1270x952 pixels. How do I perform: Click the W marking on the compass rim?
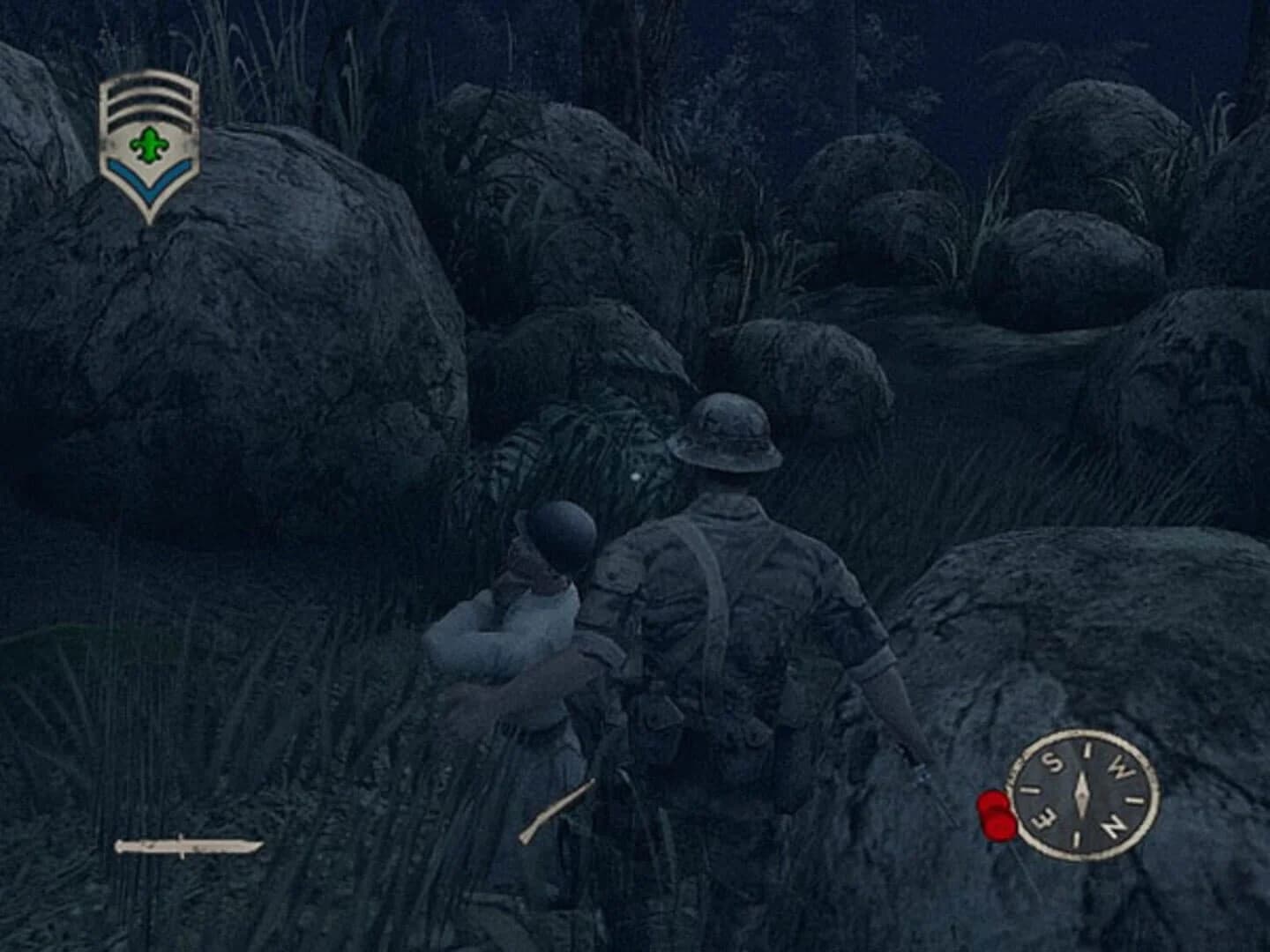(1120, 764)
